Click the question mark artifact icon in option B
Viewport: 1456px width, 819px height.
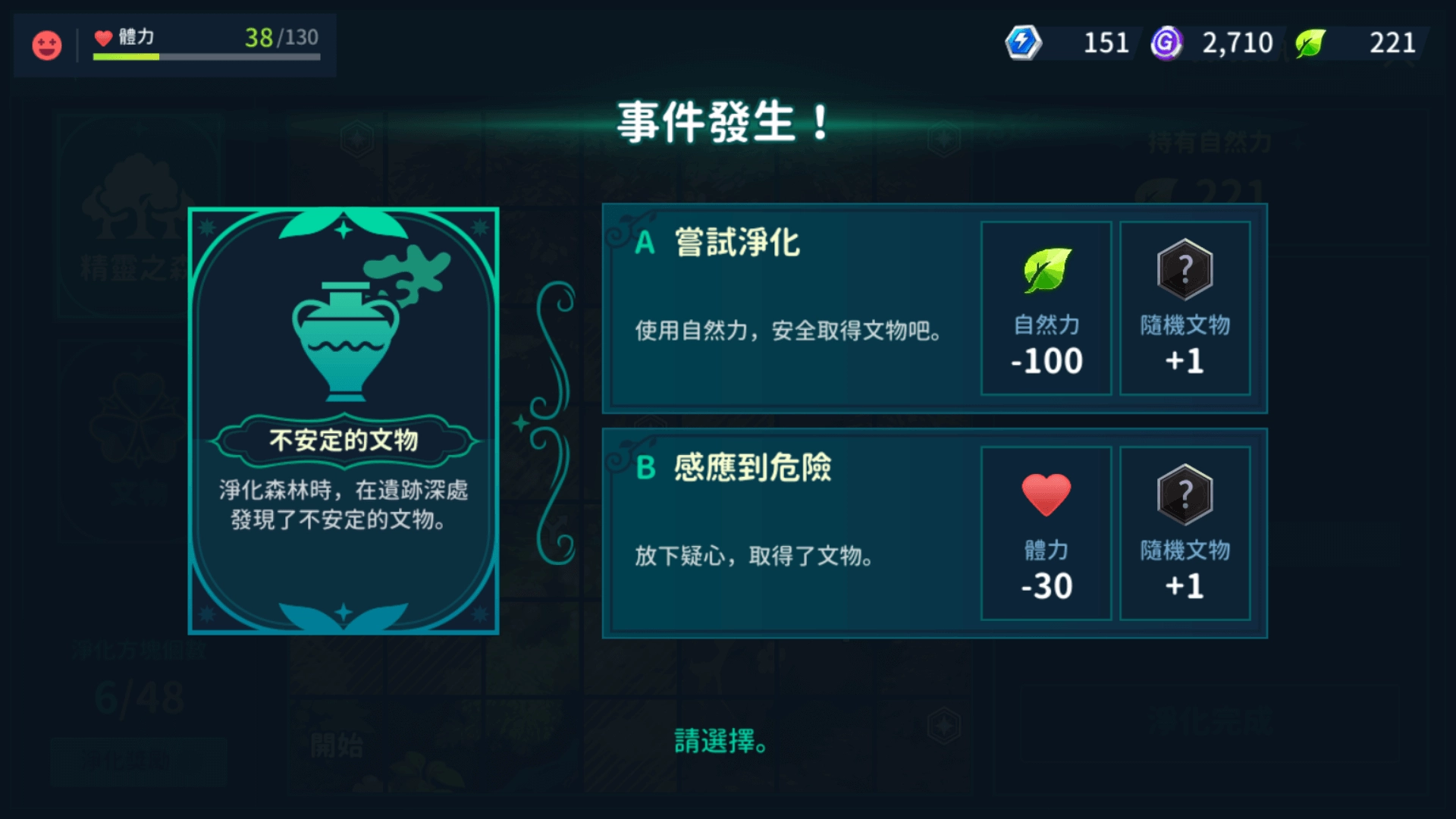[x=1185, y=495]
